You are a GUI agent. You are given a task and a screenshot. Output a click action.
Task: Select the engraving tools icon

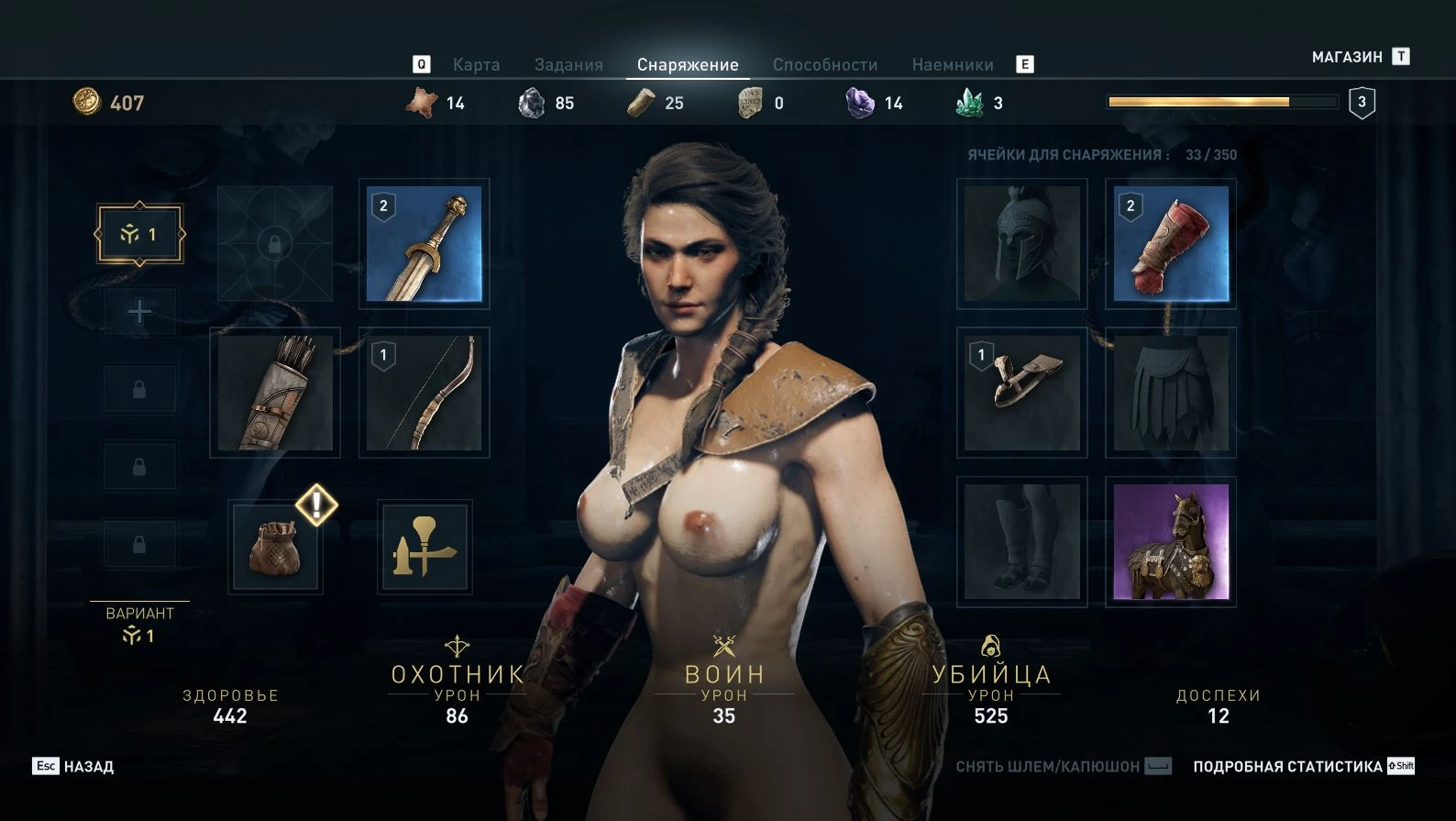[x=424, y=546]
